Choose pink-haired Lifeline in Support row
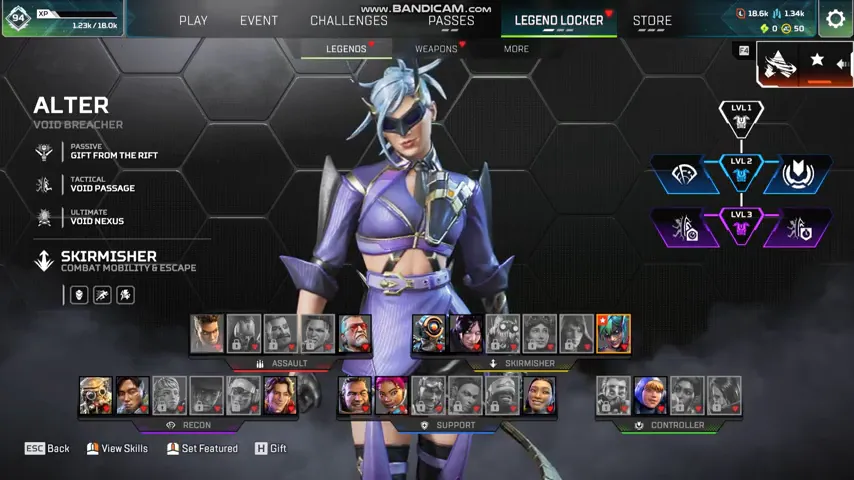This screenshot has width=854, height=480. coord(391,396)
